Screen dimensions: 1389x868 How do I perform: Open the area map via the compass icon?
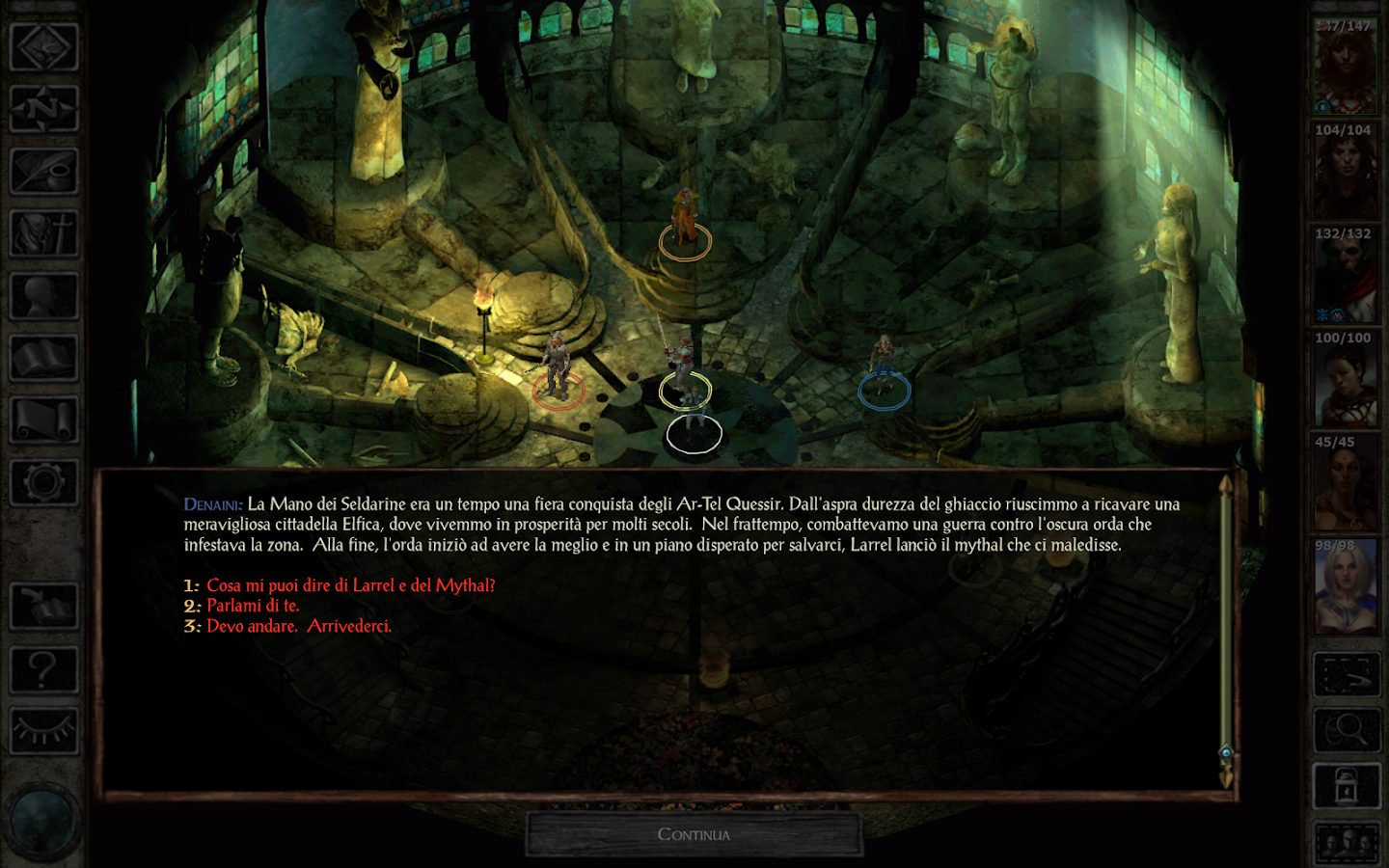click(x=42, y=109)
